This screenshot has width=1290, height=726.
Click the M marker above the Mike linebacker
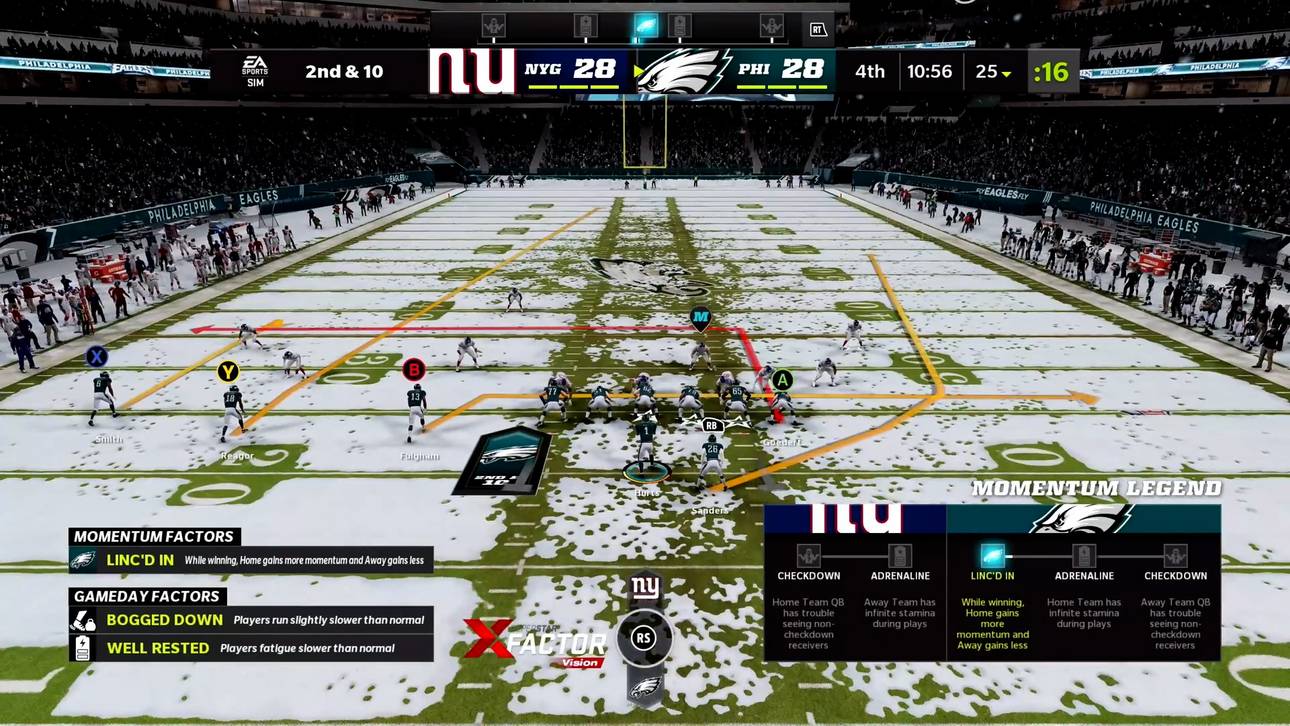[x=700, y=319]
